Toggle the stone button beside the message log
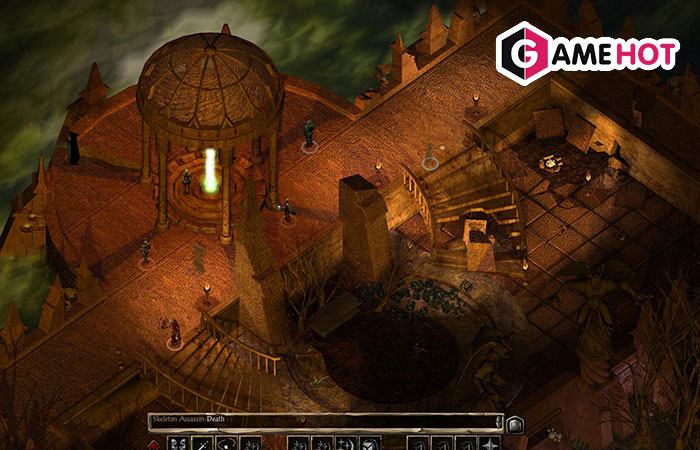700x450 pixels. coord(515,423)
